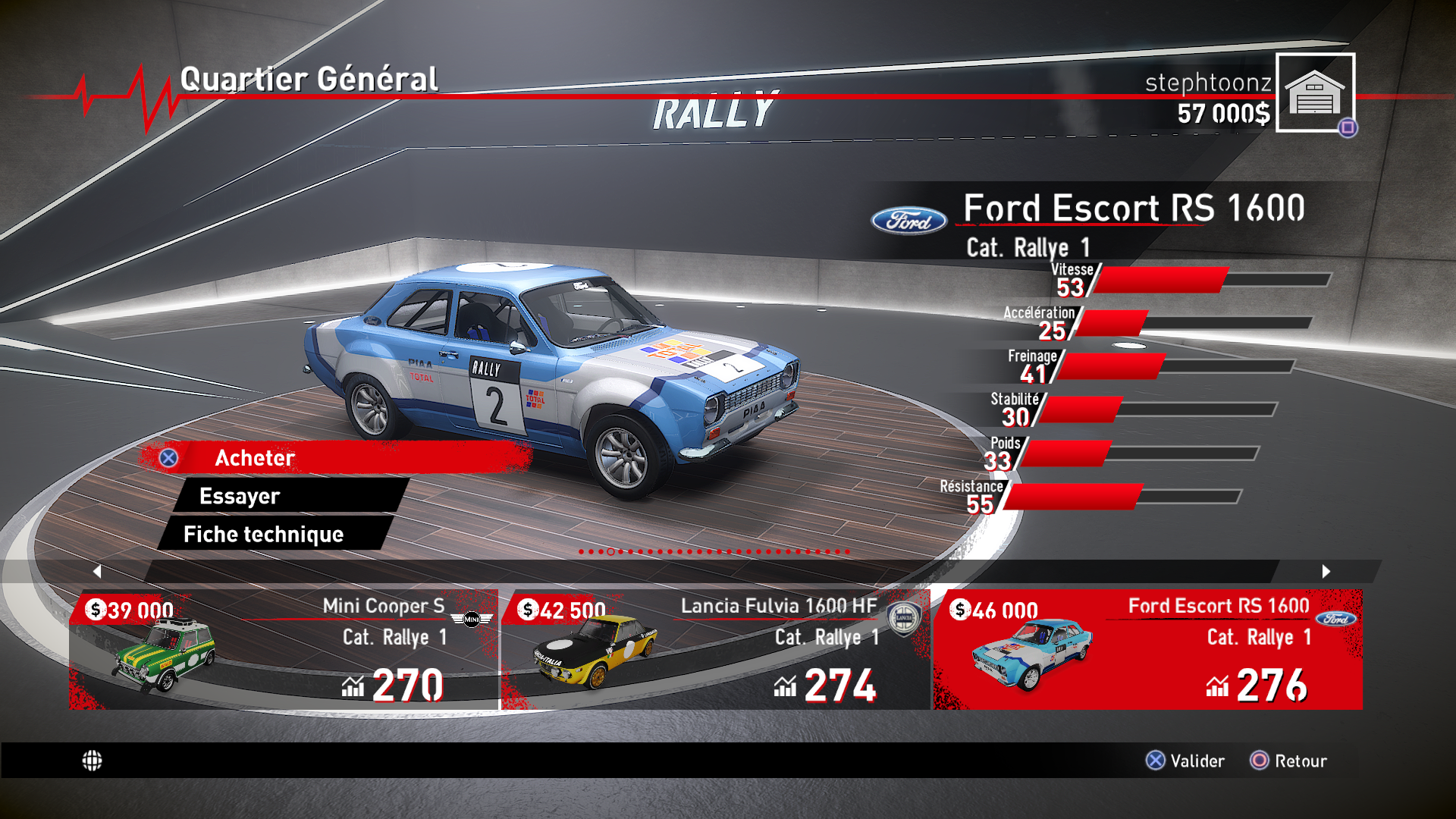Choose Acheter to buy the car

(334, 458)
